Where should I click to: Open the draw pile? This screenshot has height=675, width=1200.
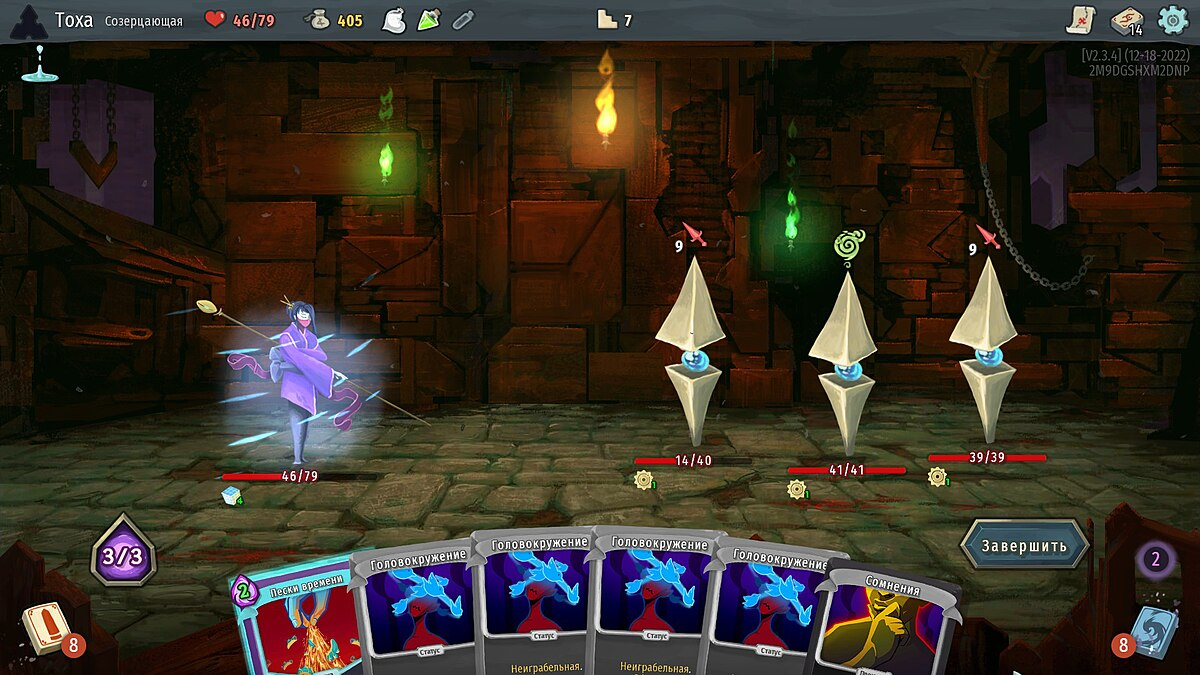point(43,632)
